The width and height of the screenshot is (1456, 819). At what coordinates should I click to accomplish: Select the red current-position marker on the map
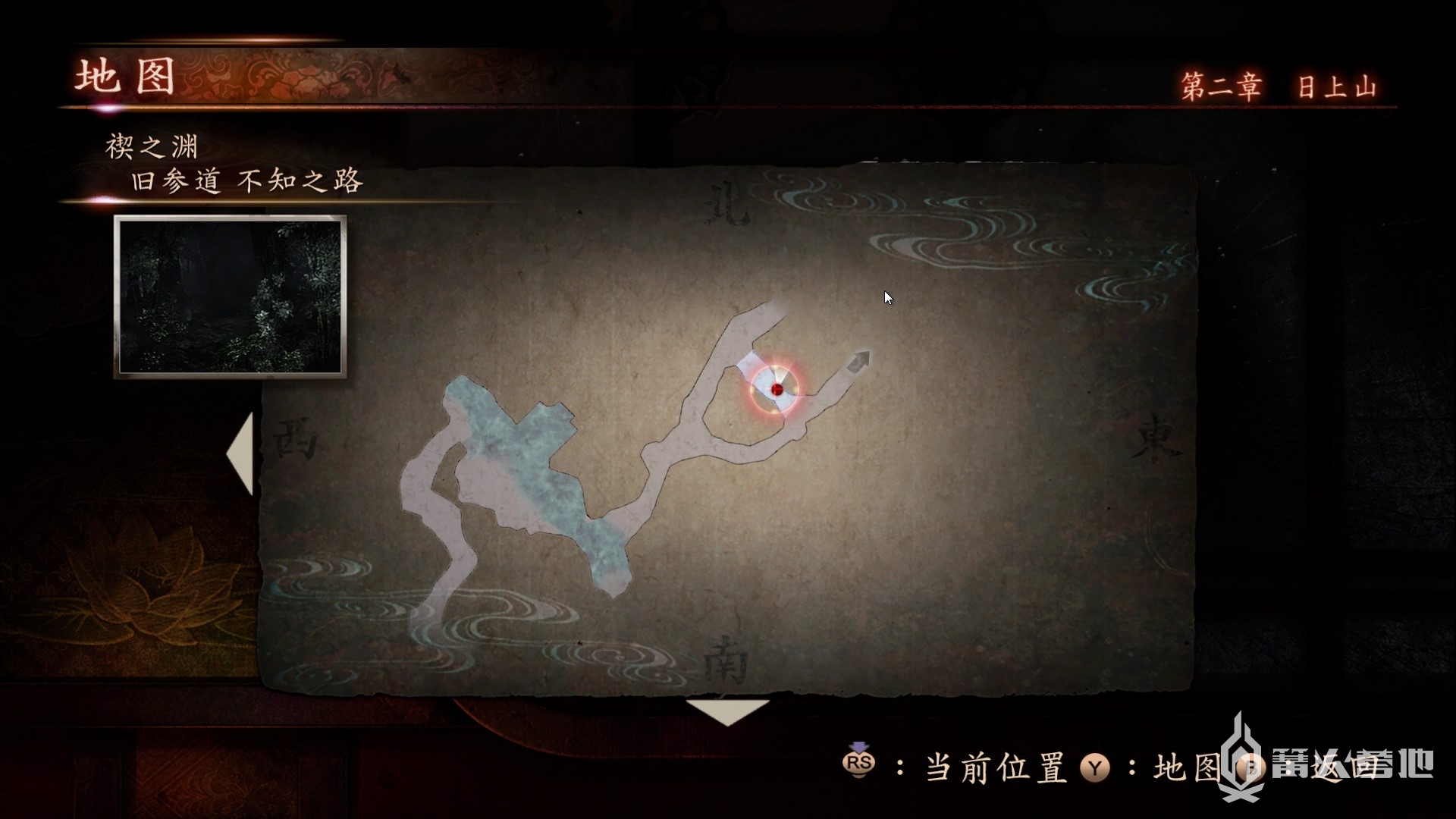(x=777, y=390)
